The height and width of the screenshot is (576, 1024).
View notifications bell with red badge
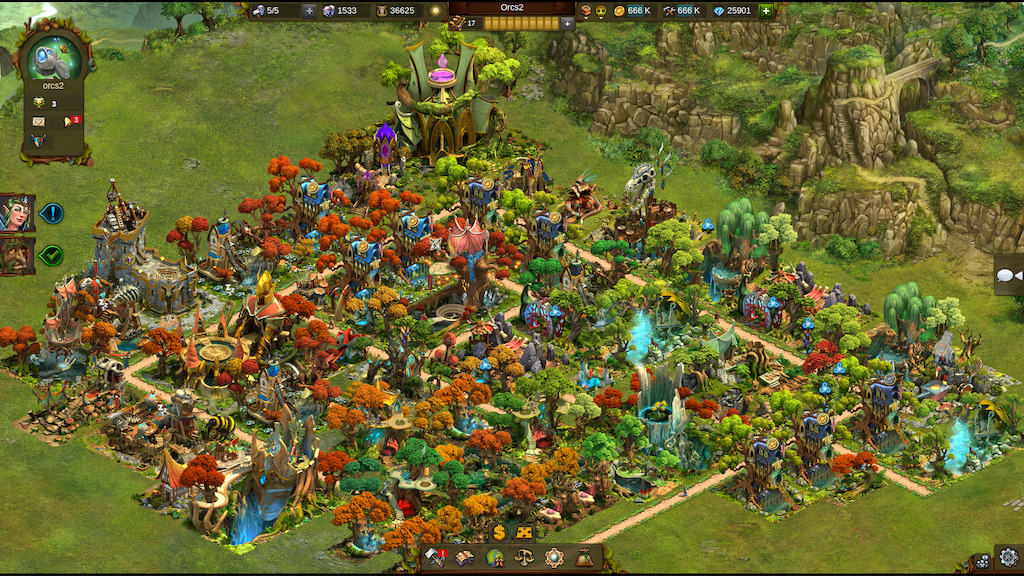(70, 122)
